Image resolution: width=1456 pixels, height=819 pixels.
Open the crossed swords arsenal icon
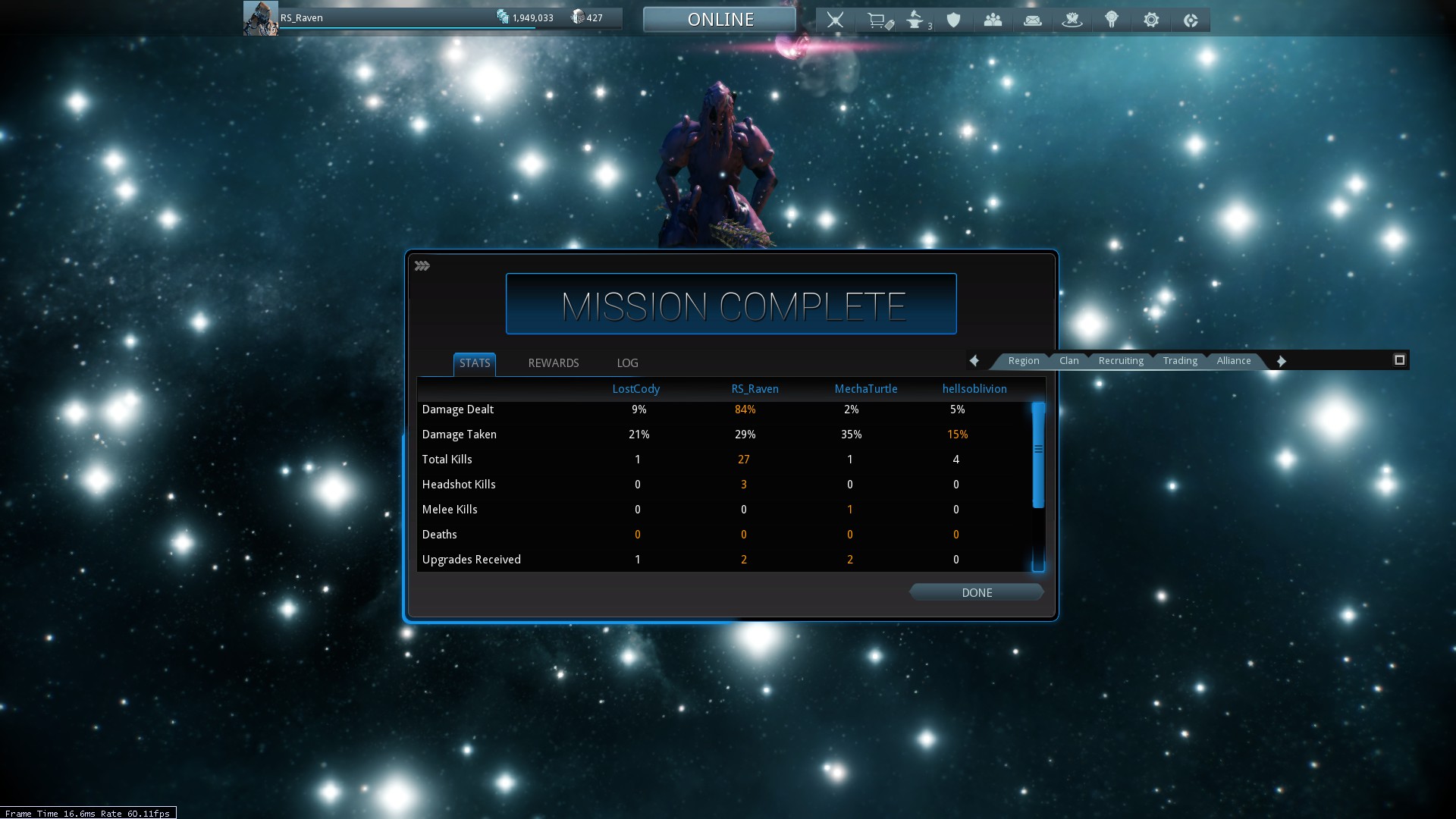(x=835, y=20)
